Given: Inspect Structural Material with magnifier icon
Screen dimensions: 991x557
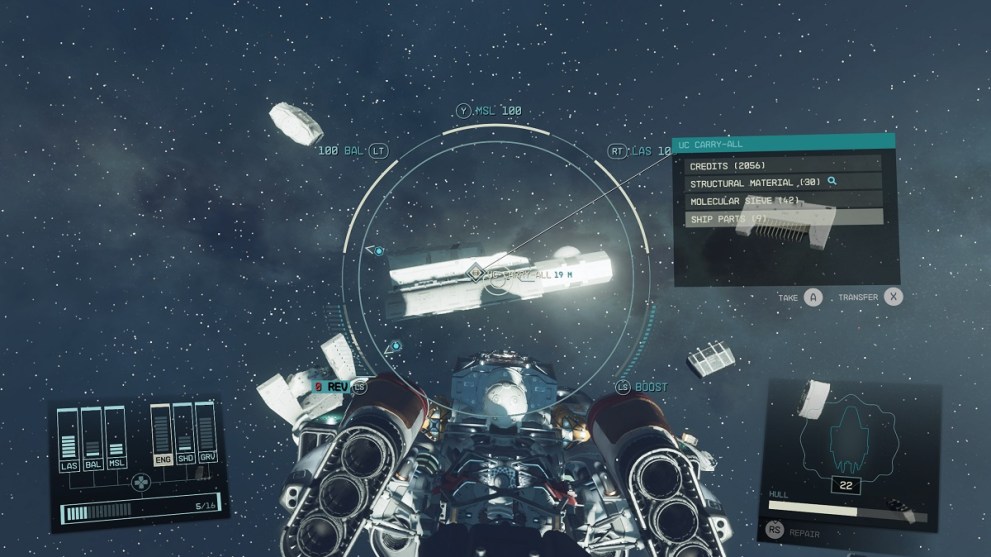Looking at the screenshot, I should (831, 182).
